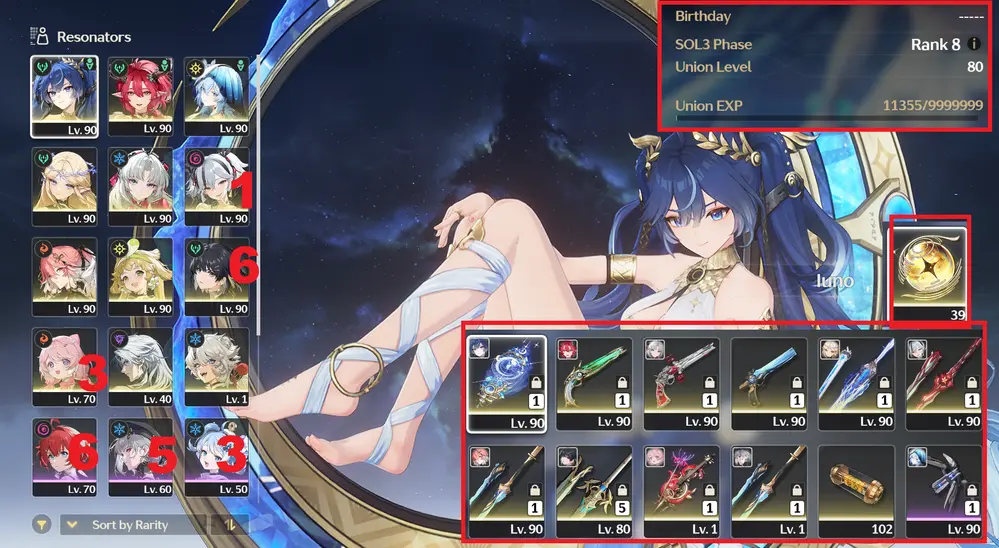Image resolution: width=999 pixels, height=548 pixels.
Task: Pick the red rose guitar weapon at Lv. 1
Action: point(682,492)
